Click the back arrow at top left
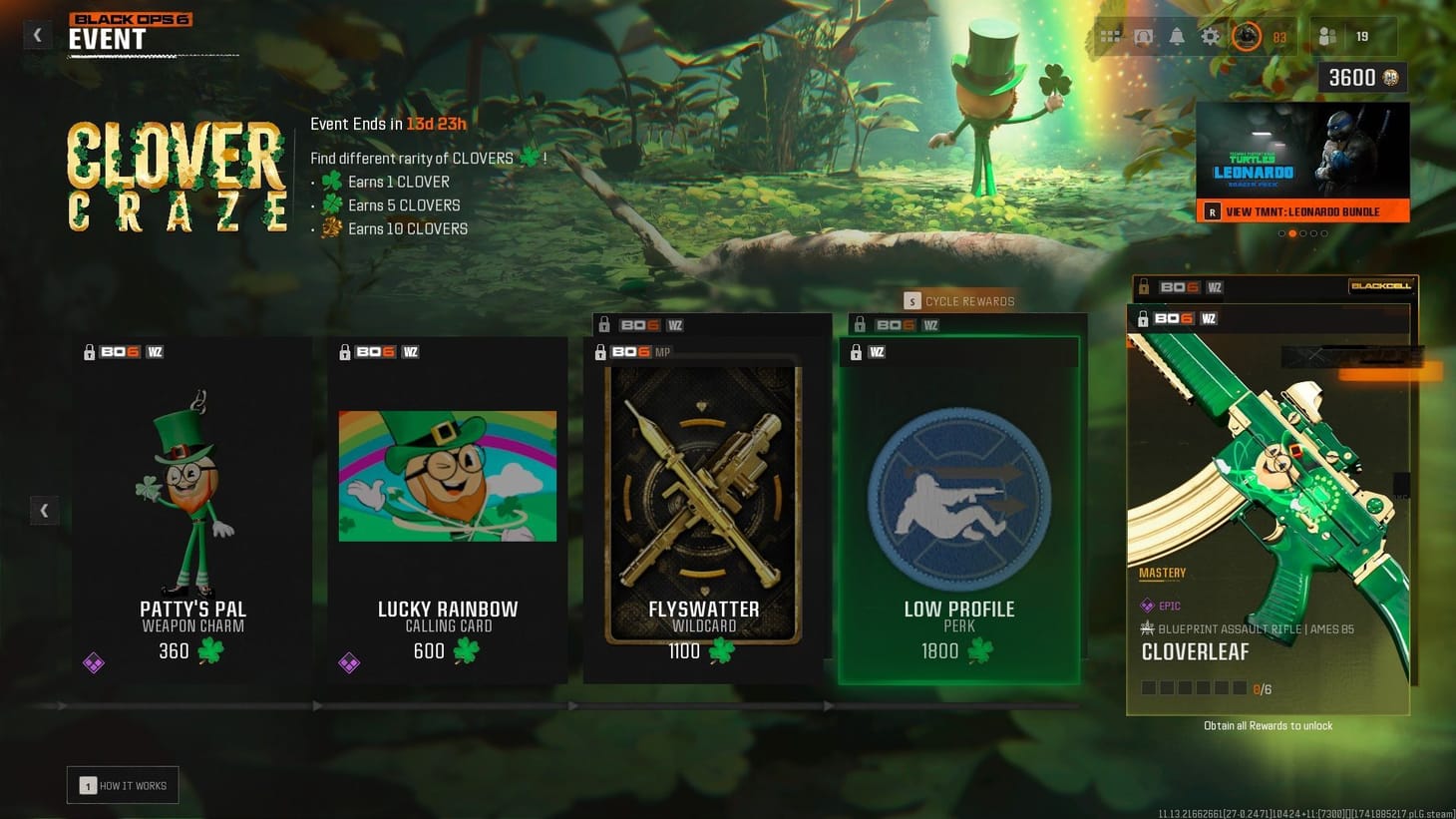 tap(37, 34)
